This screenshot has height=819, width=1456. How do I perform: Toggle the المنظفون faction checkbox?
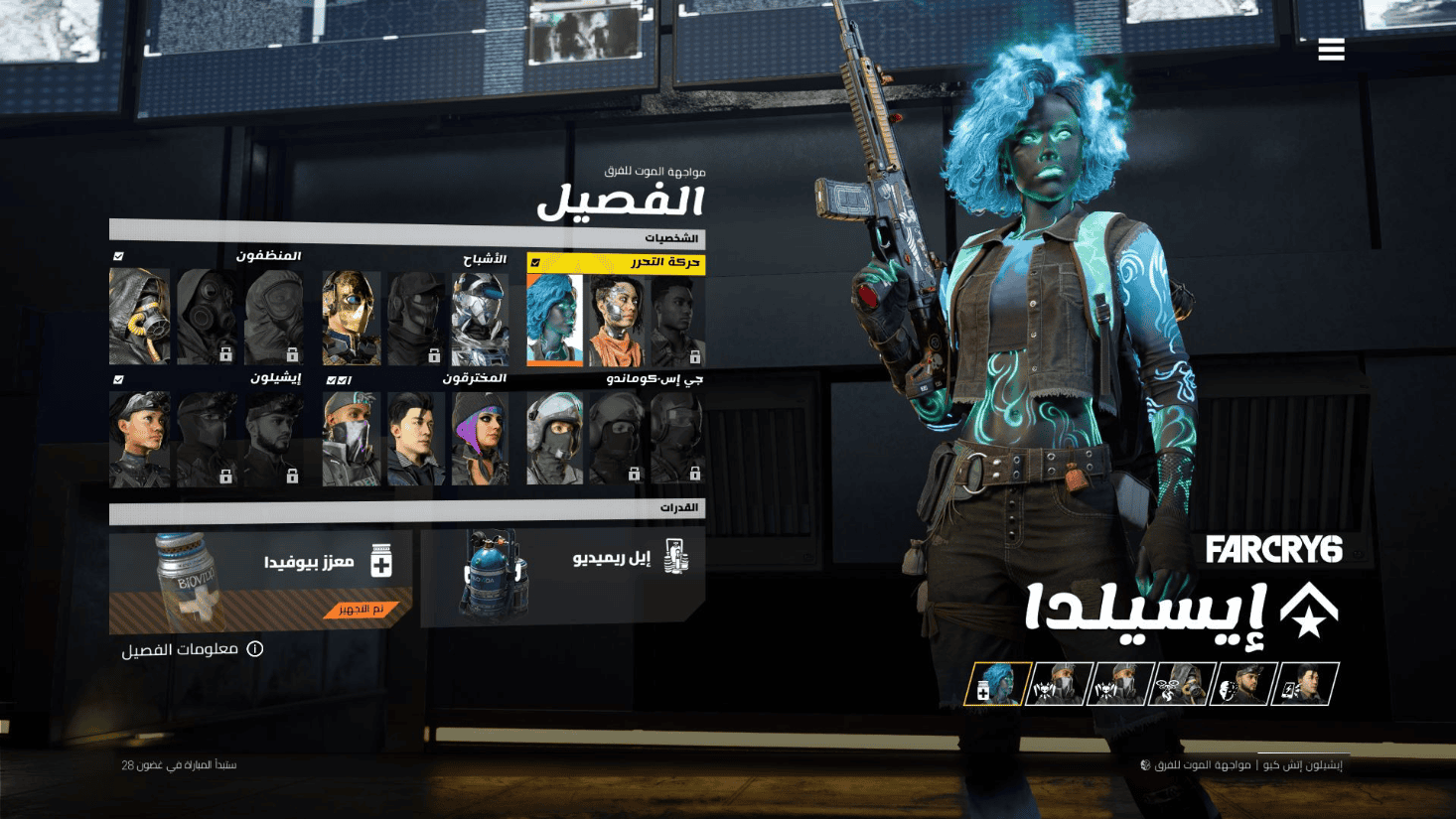coord(117,256)
